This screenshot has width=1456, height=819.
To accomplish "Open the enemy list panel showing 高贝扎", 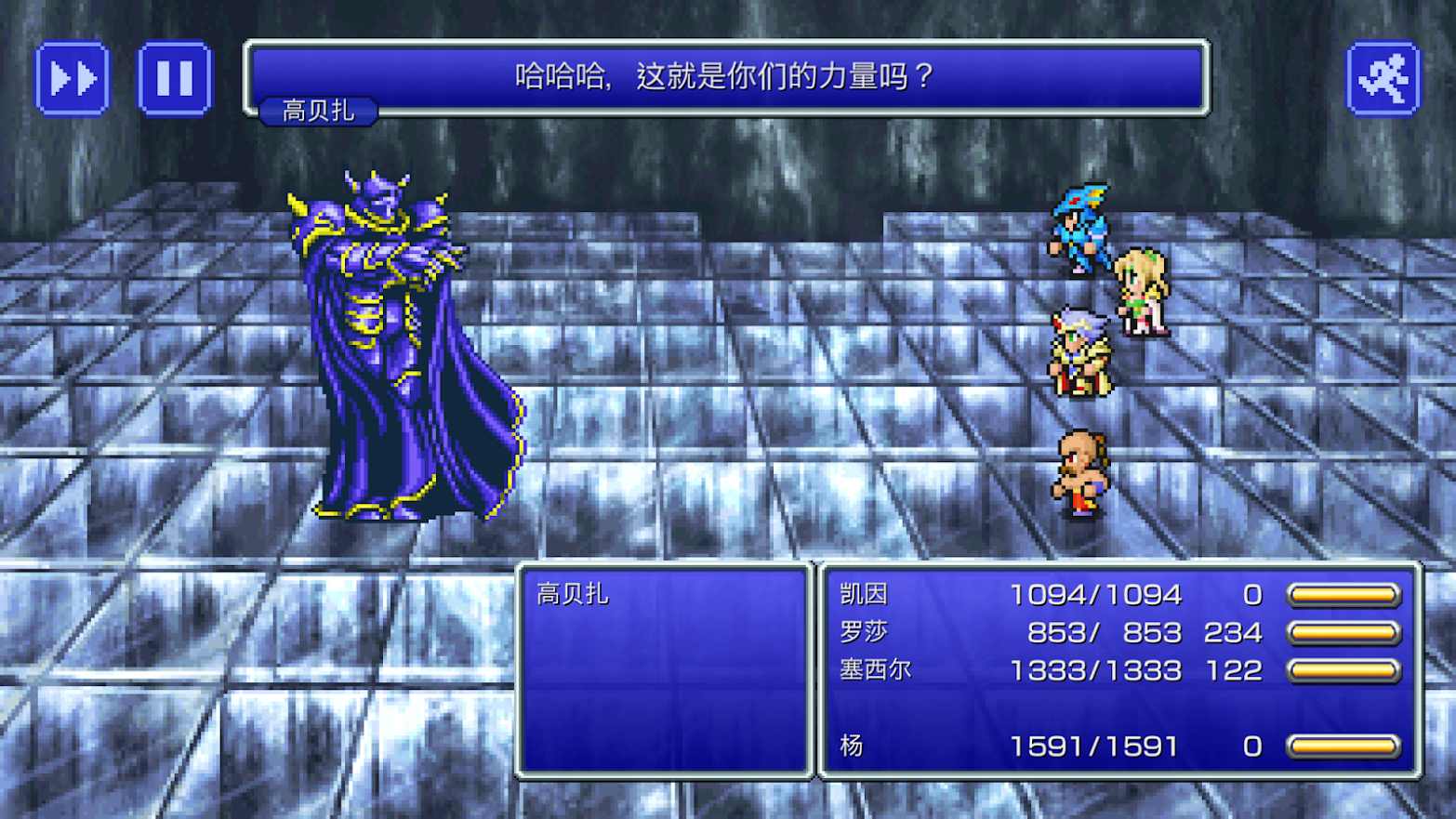I will [x=665, y=669].
